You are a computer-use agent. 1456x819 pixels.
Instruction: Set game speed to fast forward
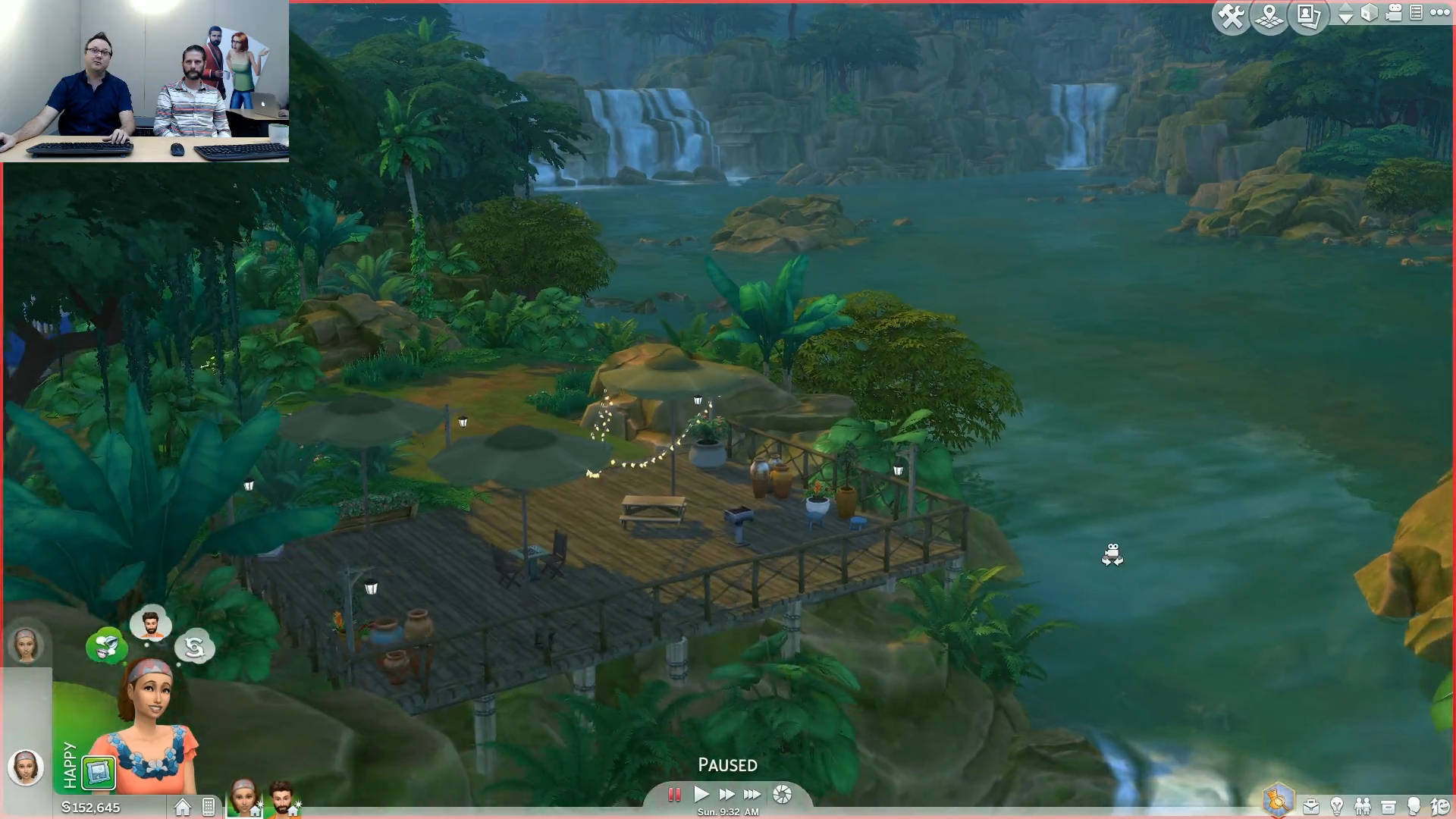pos(726,795)
